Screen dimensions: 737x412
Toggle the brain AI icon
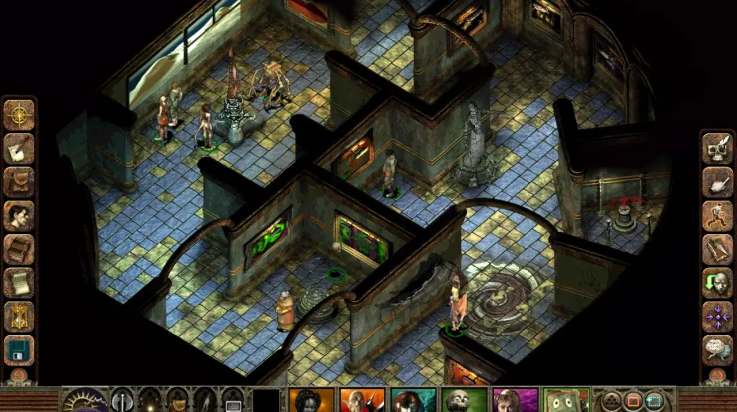[x=717, y=349]
